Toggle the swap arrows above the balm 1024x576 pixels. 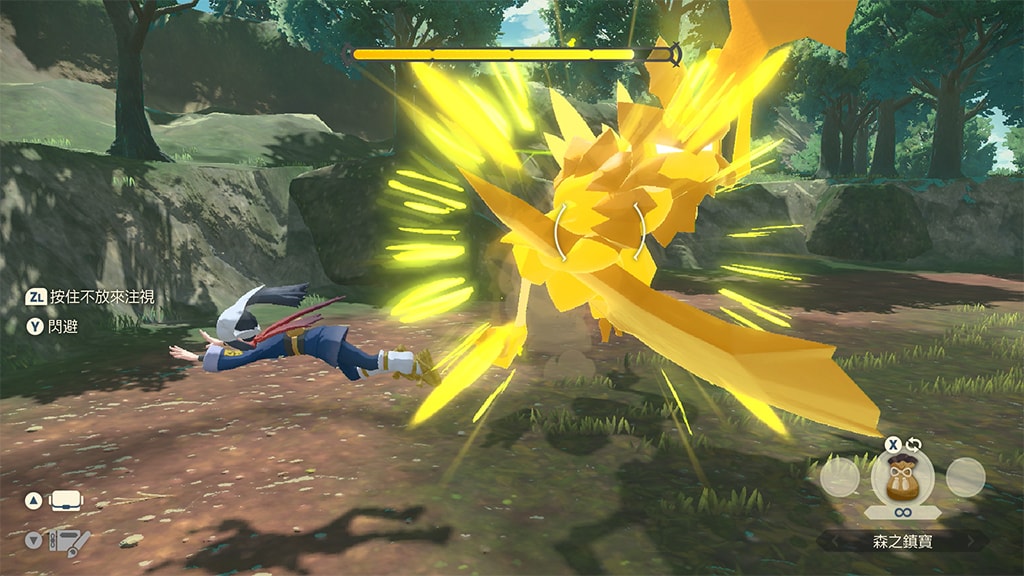(x=913, y=445)
